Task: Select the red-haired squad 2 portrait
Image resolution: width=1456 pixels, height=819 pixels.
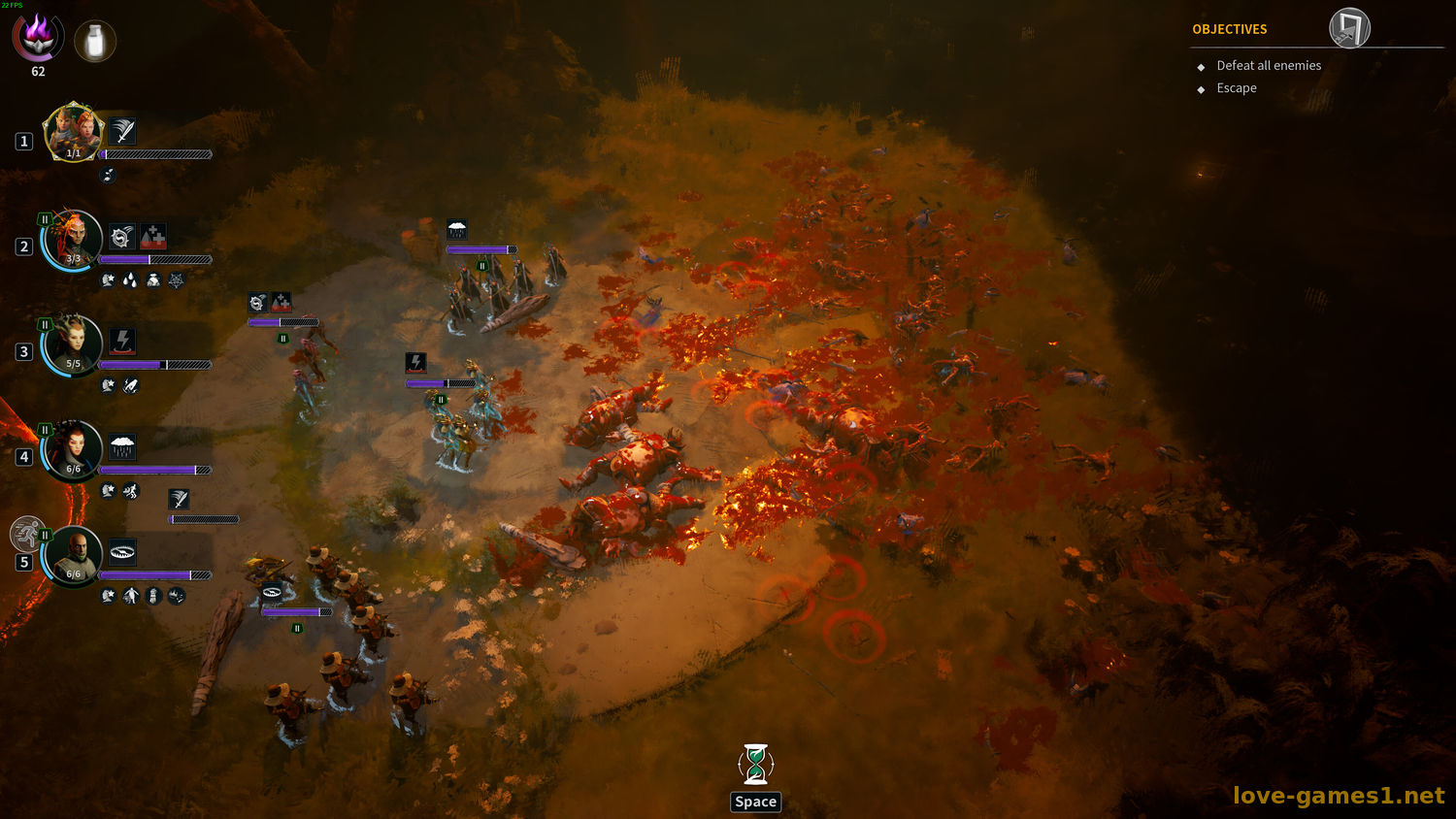Action: tap(73, 239)
